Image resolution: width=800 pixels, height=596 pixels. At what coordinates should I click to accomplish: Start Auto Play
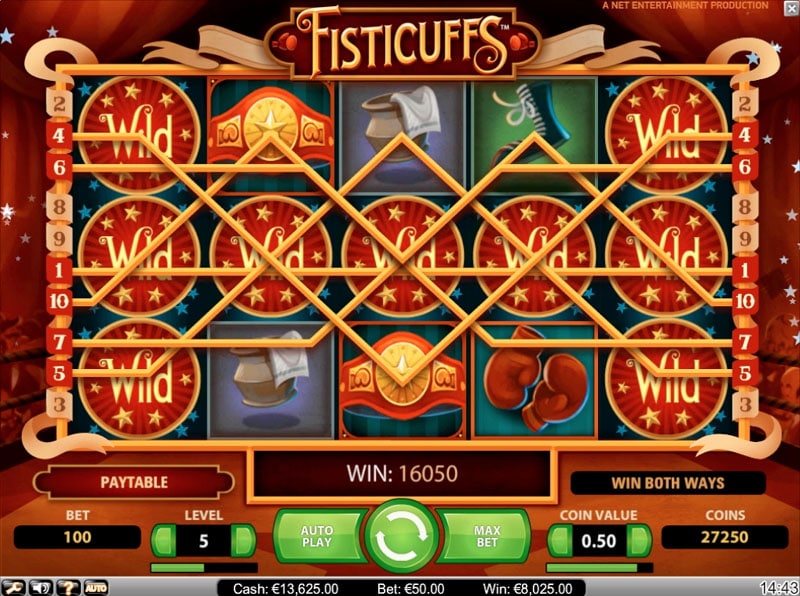click(319, 538)
